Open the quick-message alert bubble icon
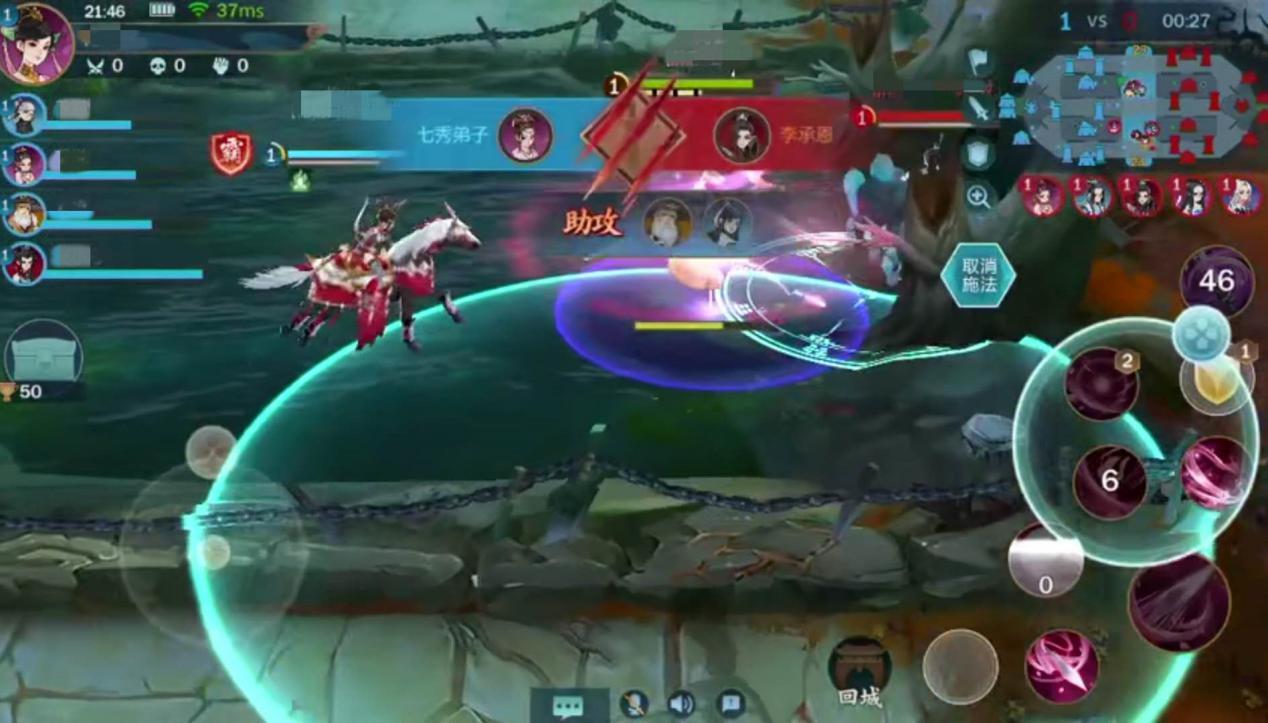The height and width of the screenshot is (723, 1268). 731,704
